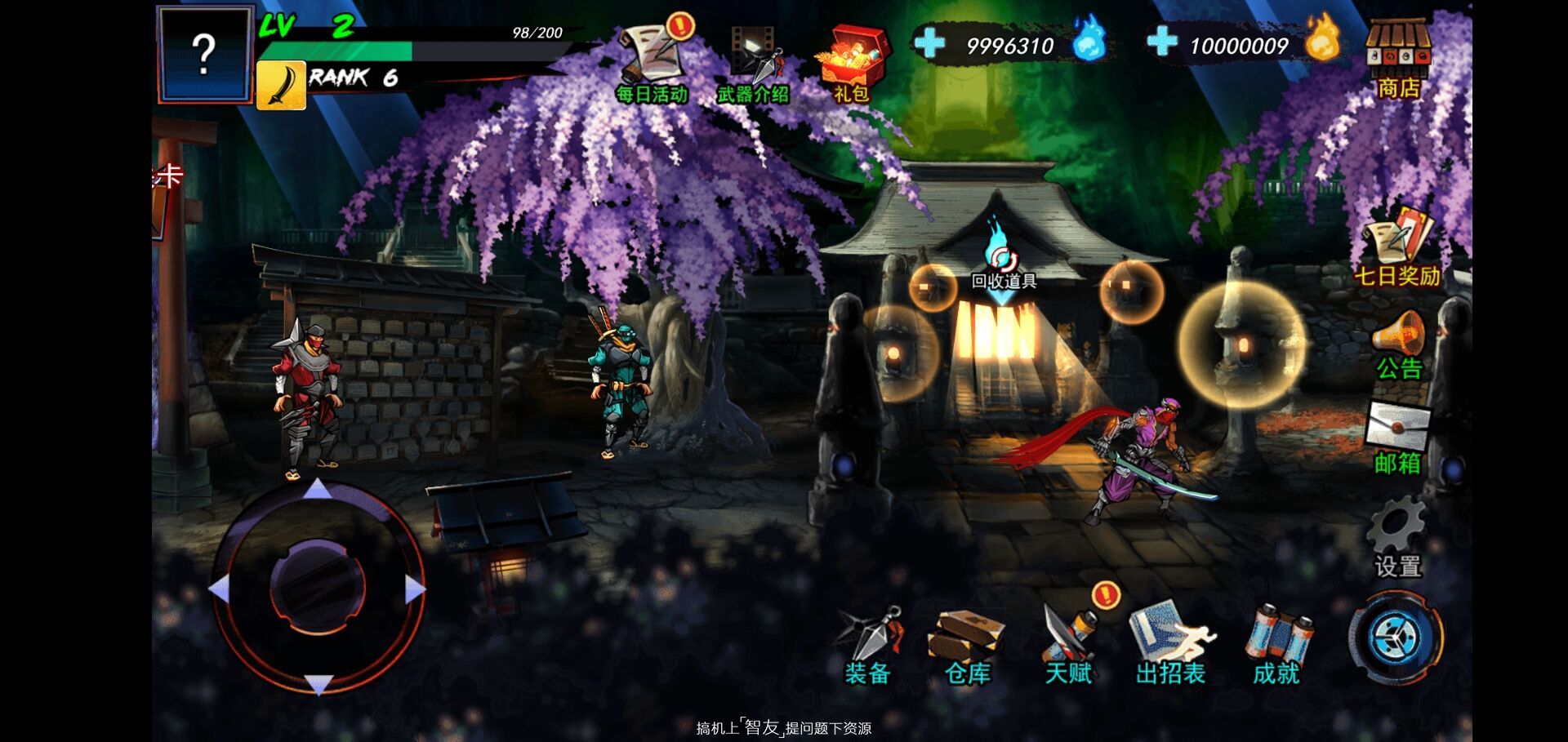Open the 七日奖励 seven-day rewards
Screen dimensions: 1568x742
click(x=1396, y=245)
